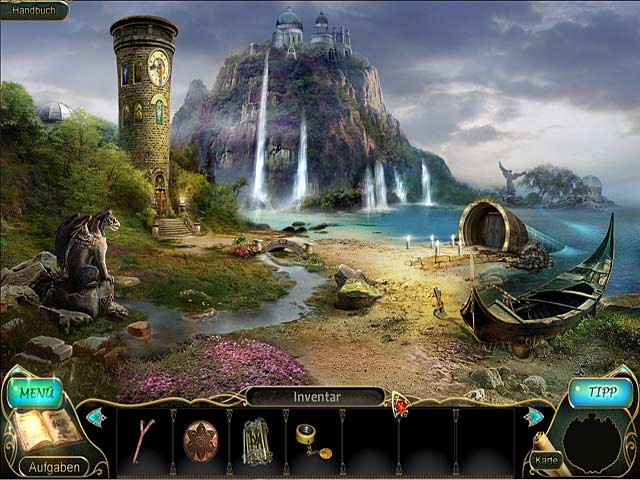
Task: Show next inventory items with right arrow
Action: pyautogui.click(x=534, y=417)
